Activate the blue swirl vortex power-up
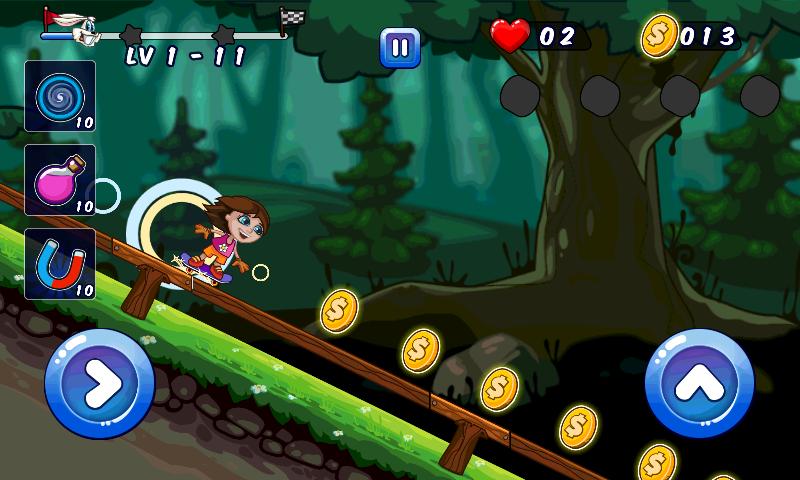The width and height of the screenshot is (800, 480). pos(60,96)
